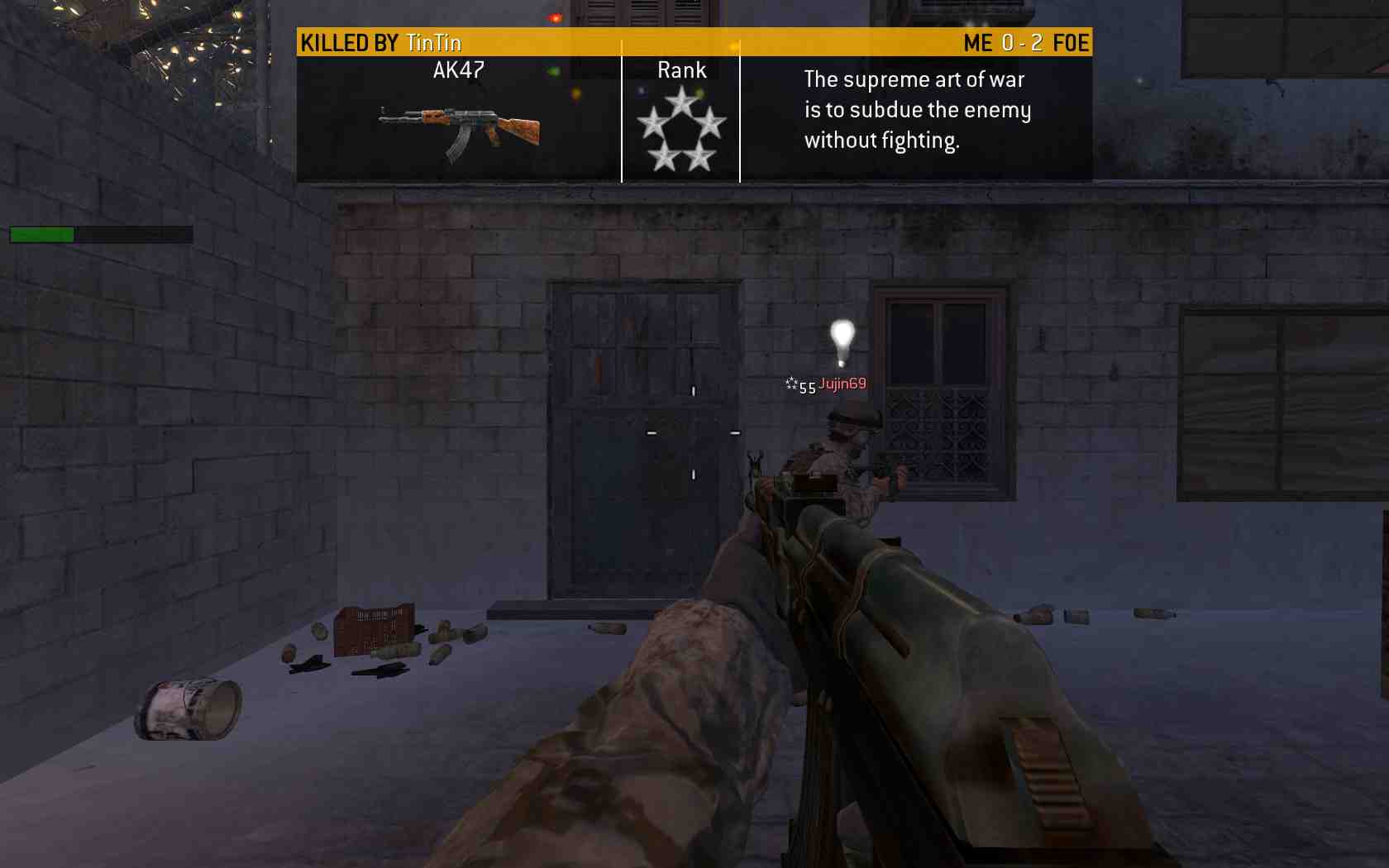1389x868 pixels.
Task: Select the Jujin69 player name tag
Action: 842,384
